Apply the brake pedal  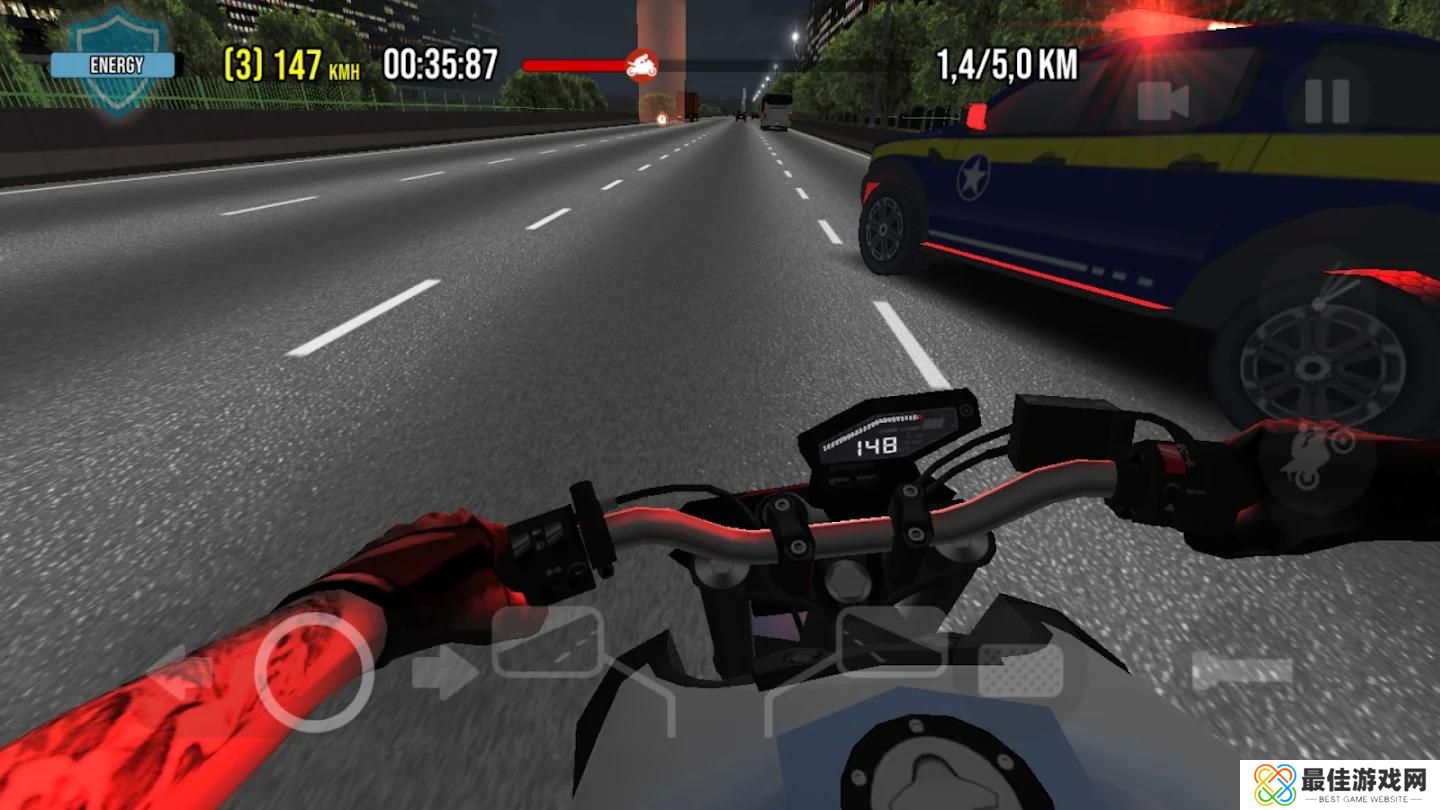click(1020, 671)
